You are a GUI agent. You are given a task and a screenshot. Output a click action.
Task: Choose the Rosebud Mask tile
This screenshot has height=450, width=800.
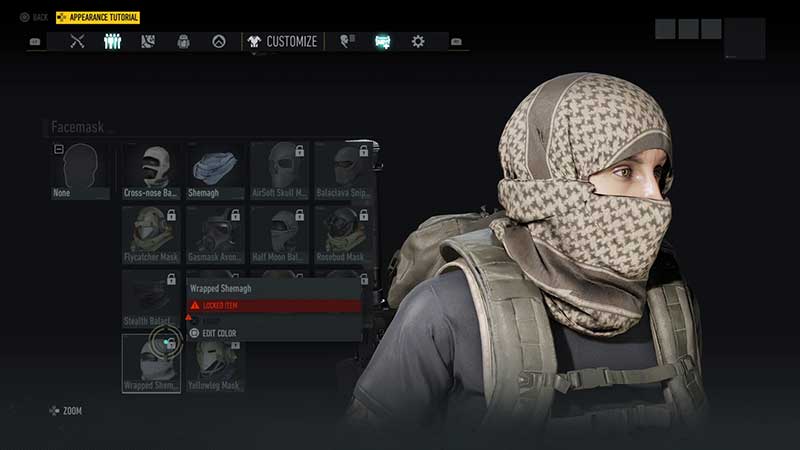pyautogui.click(x=344, y=234)
